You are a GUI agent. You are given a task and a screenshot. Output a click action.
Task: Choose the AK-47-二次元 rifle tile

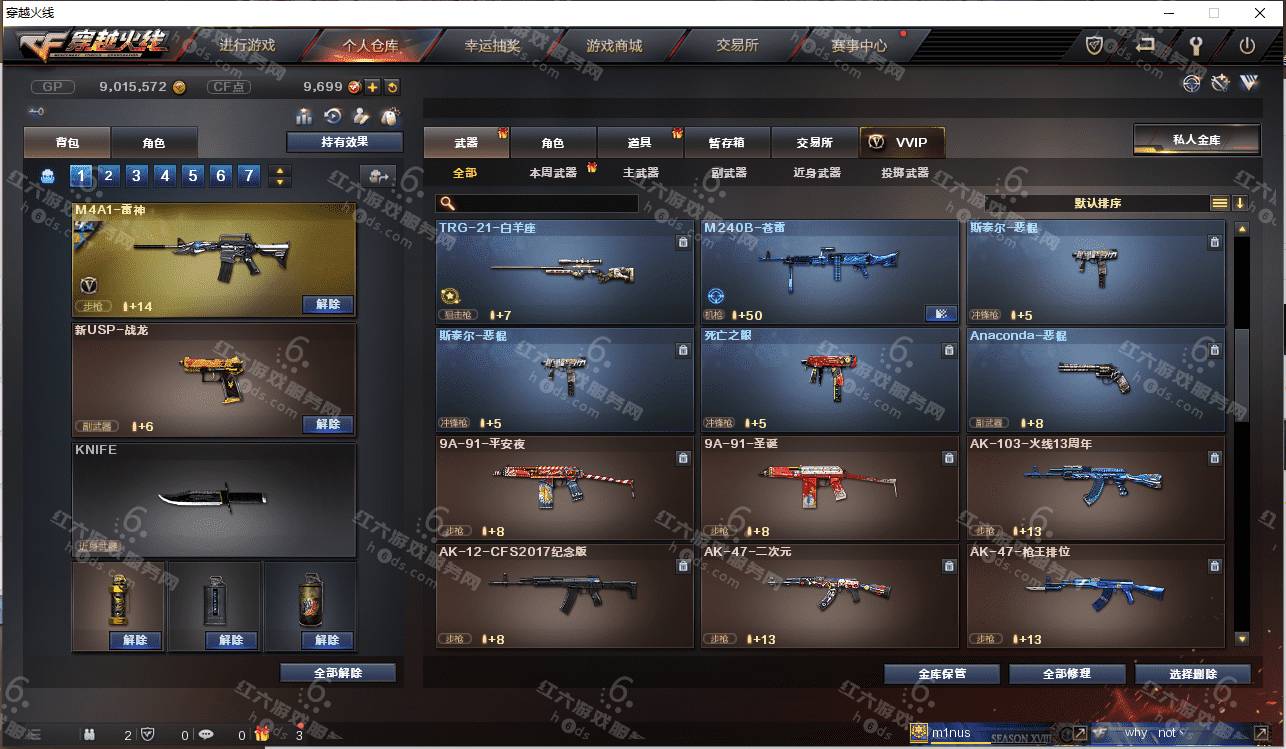click(x=829, y=595)
